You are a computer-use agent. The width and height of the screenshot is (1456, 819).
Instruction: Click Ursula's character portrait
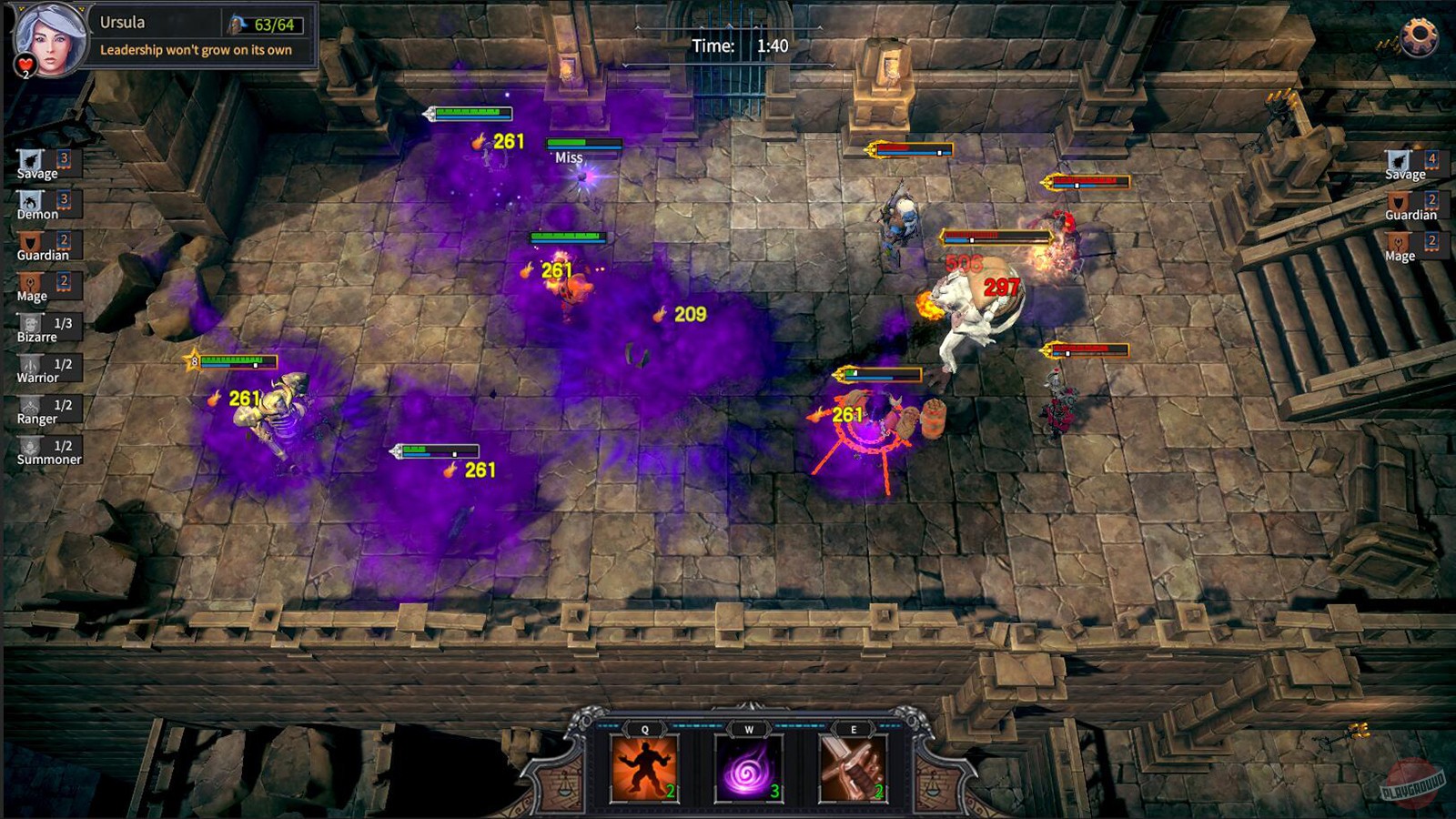50,35
